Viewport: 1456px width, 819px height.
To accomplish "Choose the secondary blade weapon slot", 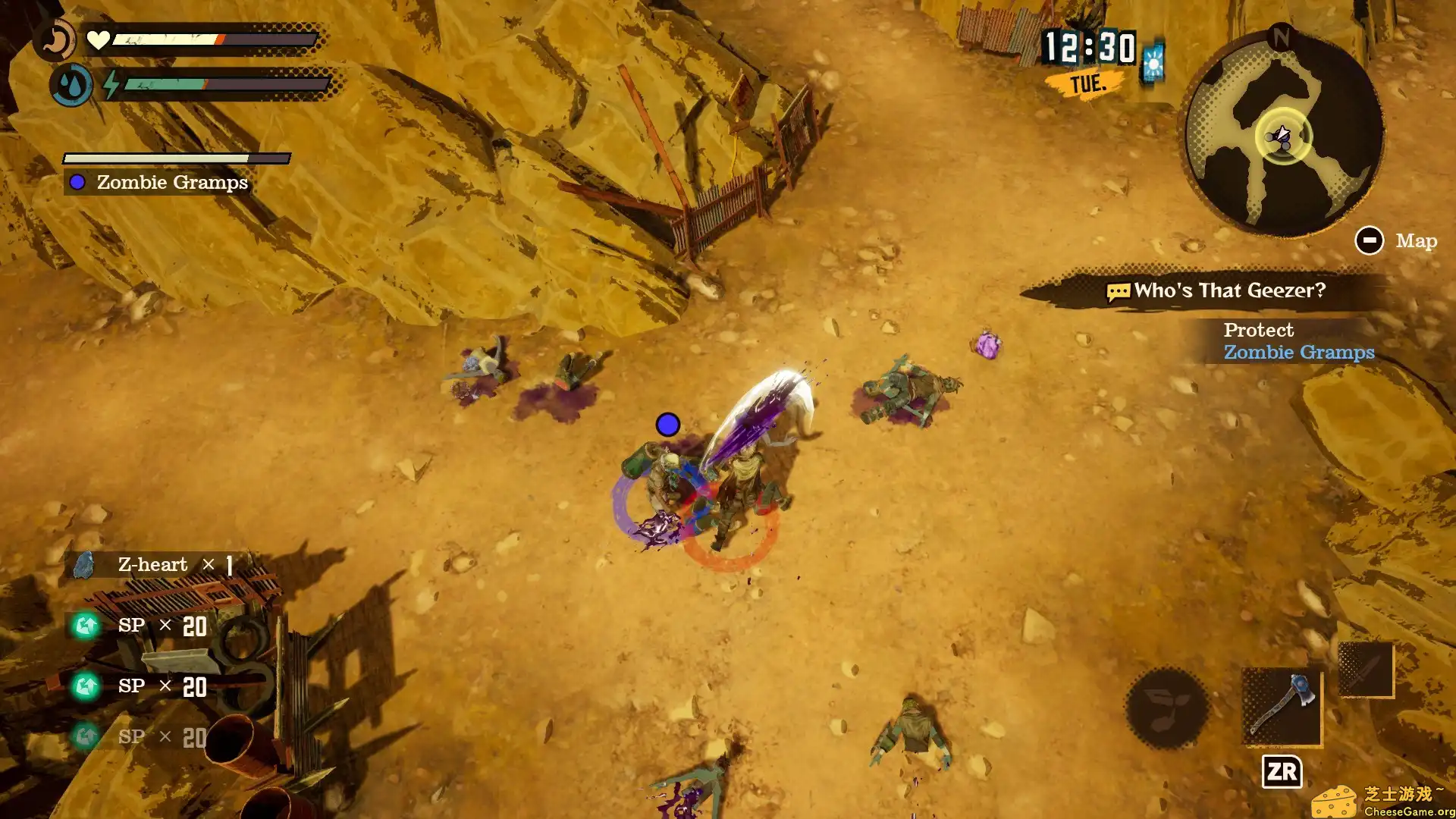I will 1365,669.
